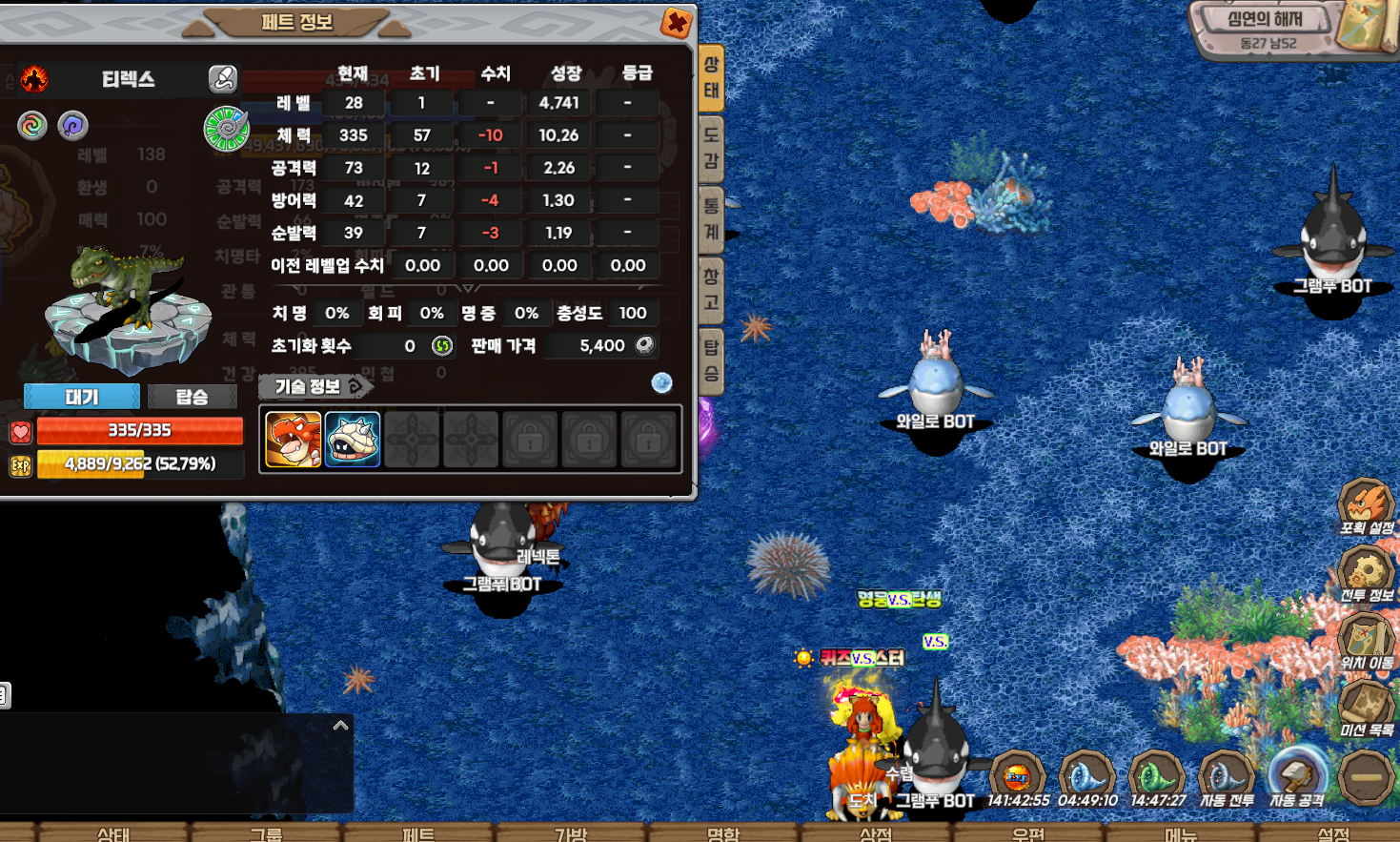The height and width of the screenshot is (842, 1400).
Task: Open the 위치 이동 map travel button
Action: click(1367, 642)
